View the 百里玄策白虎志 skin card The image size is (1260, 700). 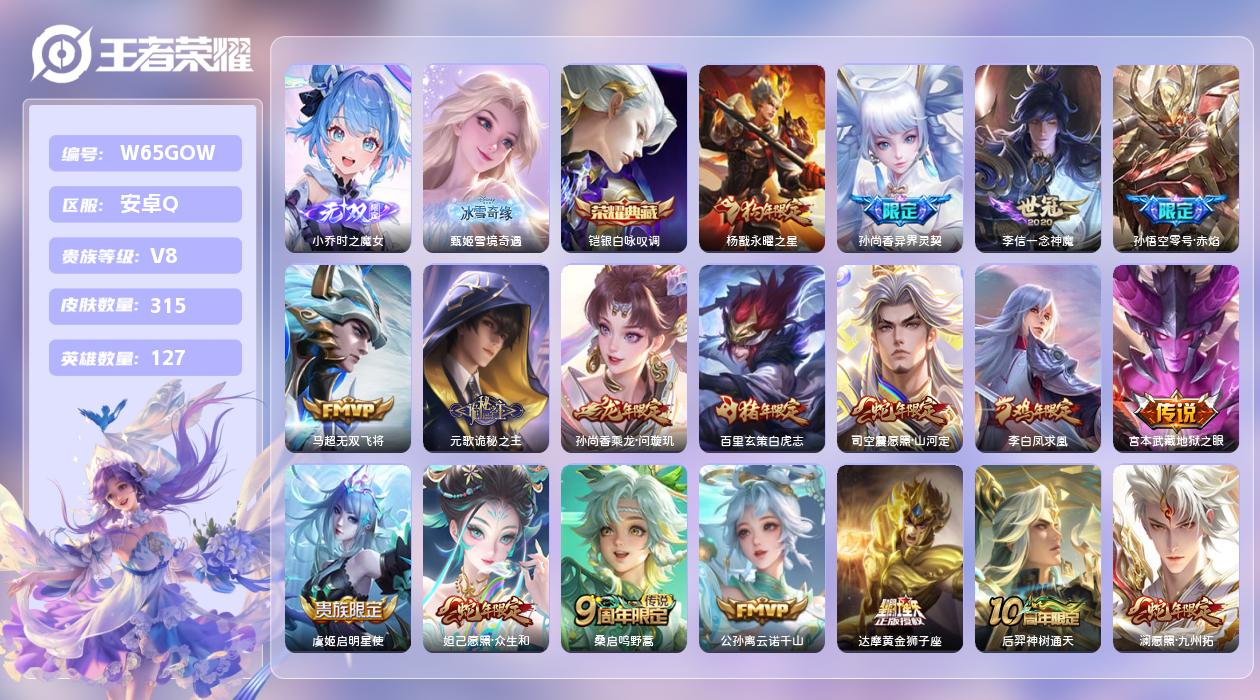click(x=762, y=358)
